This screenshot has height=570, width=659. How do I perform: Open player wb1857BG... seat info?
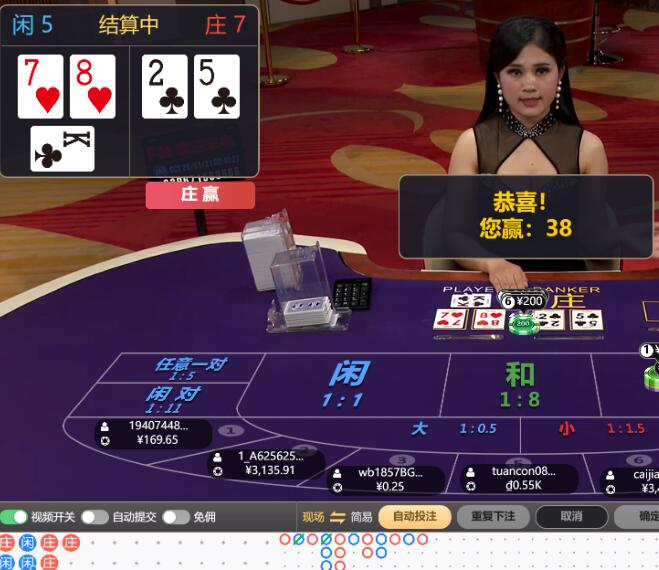click(x=388, y=479)
